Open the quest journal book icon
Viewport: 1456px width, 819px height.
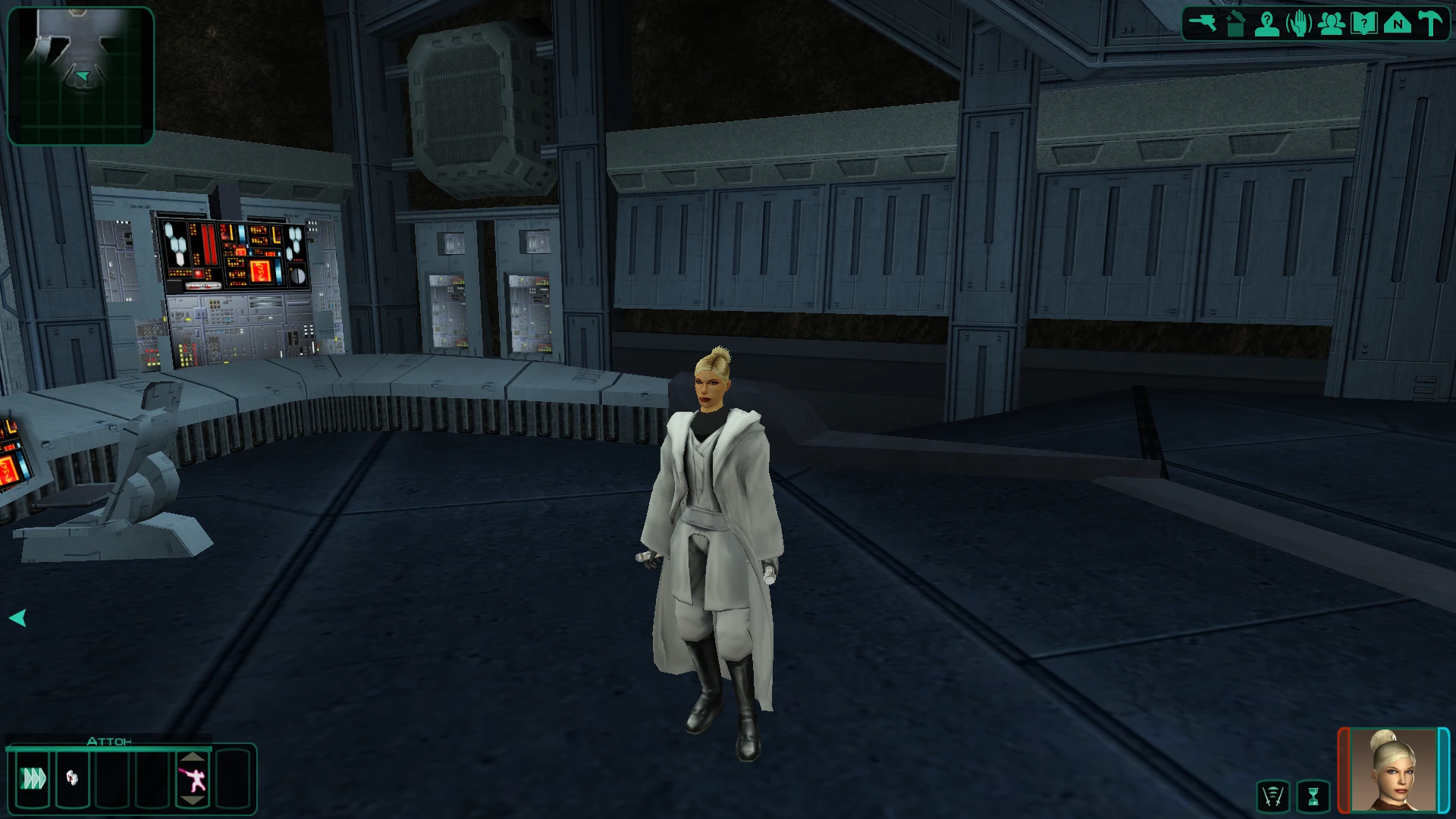(1362, 22)
